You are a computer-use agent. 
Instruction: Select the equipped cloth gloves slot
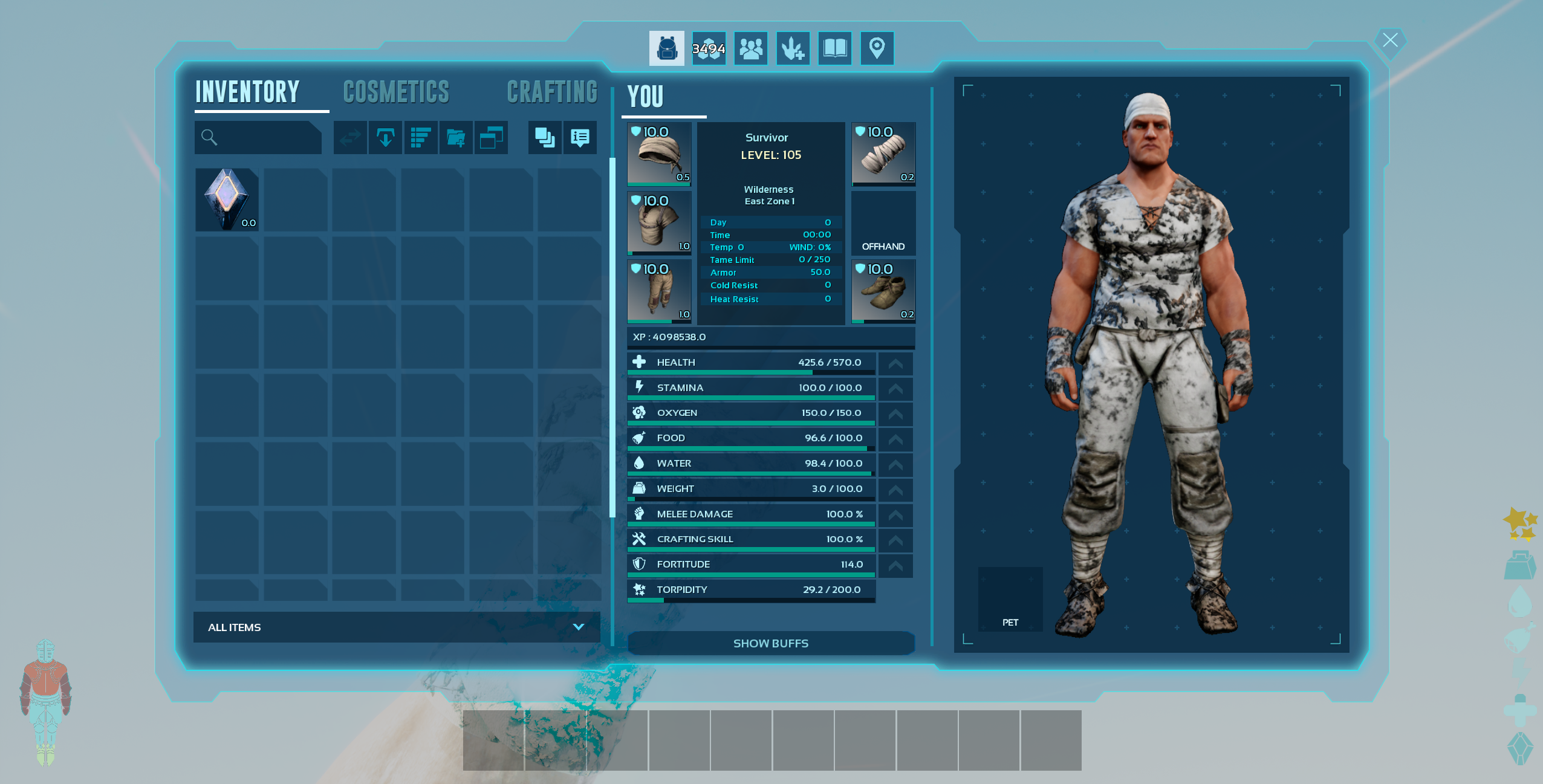[x=883, y=154]
